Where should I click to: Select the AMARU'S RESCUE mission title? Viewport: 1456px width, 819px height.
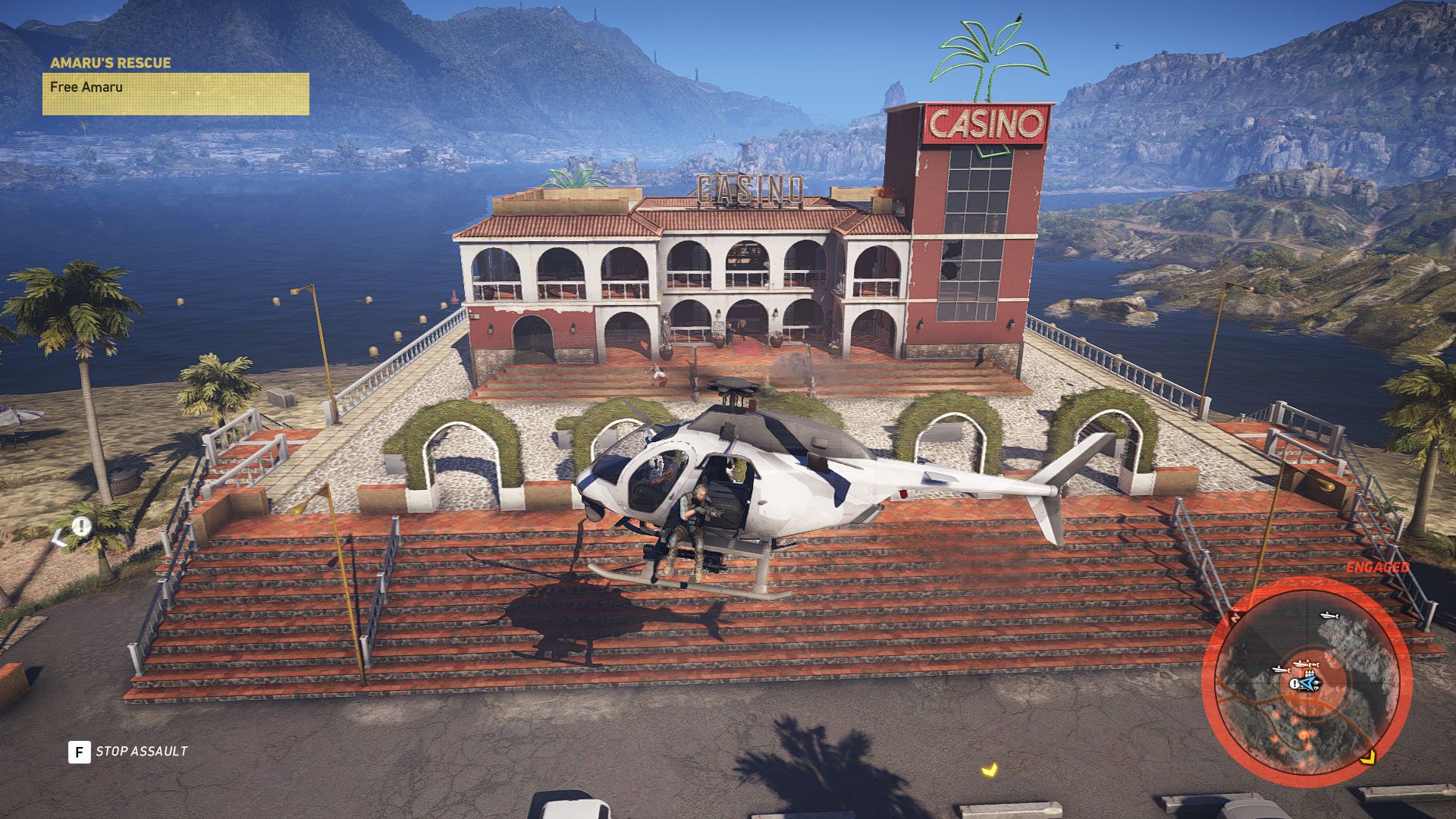pos(109,64)
